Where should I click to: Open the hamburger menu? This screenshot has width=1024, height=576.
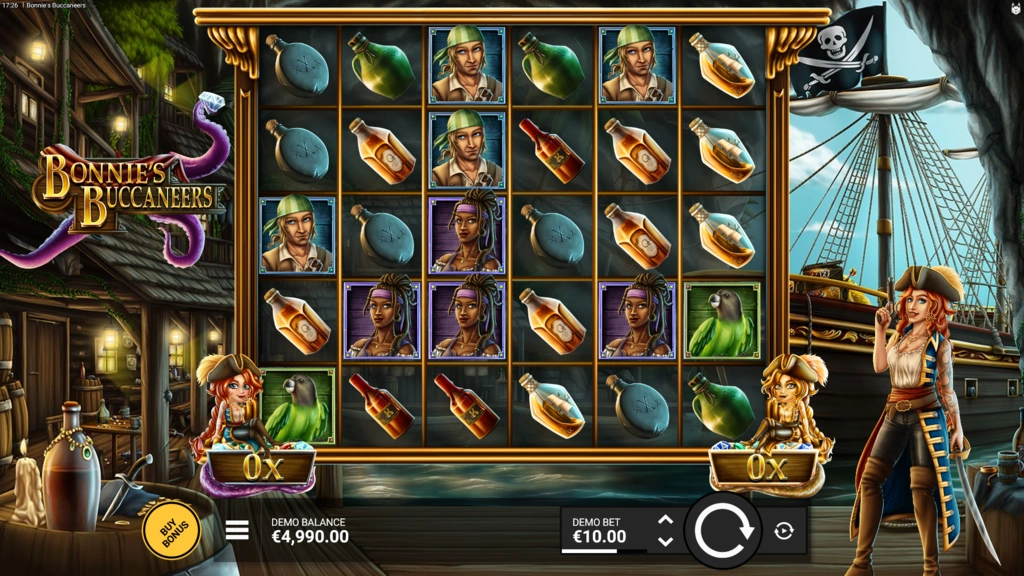[x=237, y=530]
